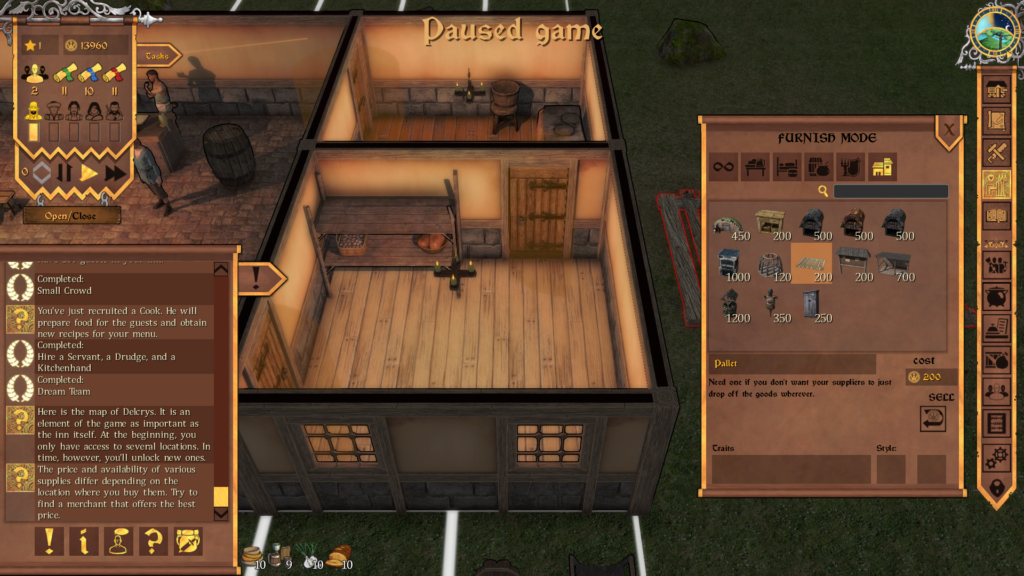Image resolution: width=1024 pixels, height=576 pixels.
Task: Close the Furnish Mode panel
Action: pyautogui.click(x=948, y=129)
